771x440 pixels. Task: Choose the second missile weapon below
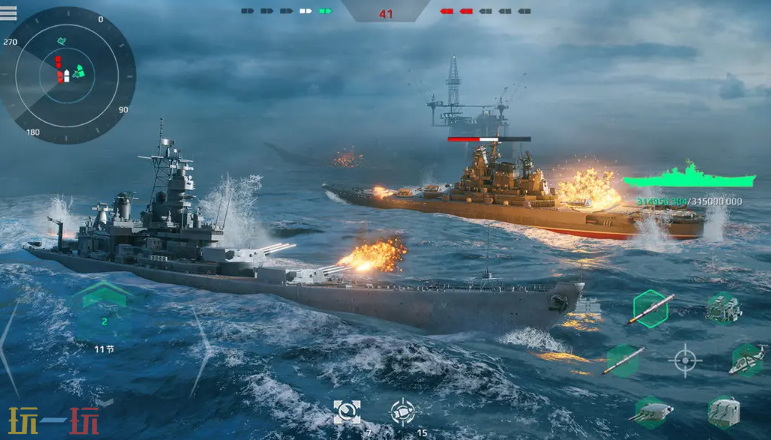point(624,360)
